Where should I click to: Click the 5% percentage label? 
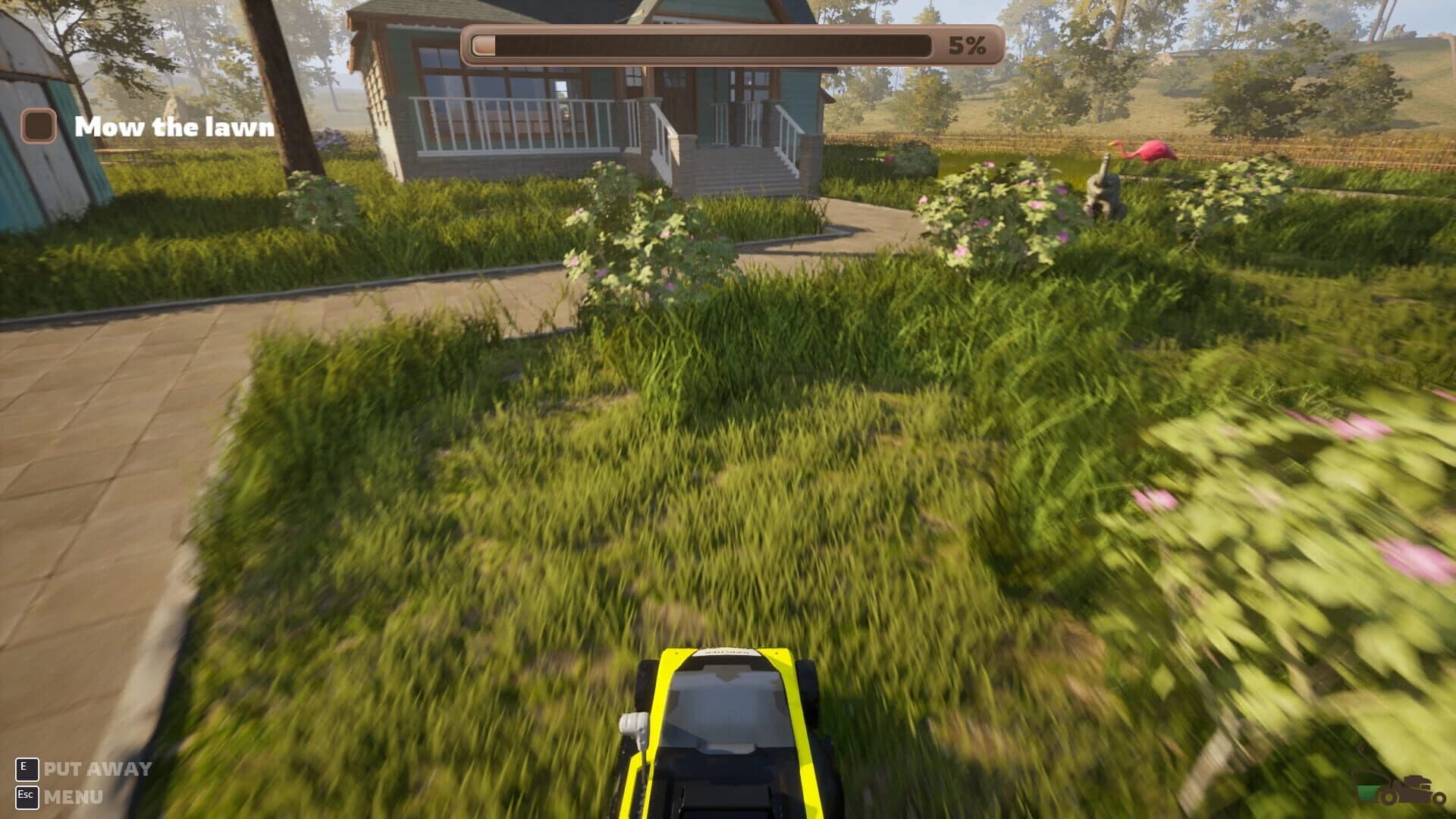tap(966, 45)
